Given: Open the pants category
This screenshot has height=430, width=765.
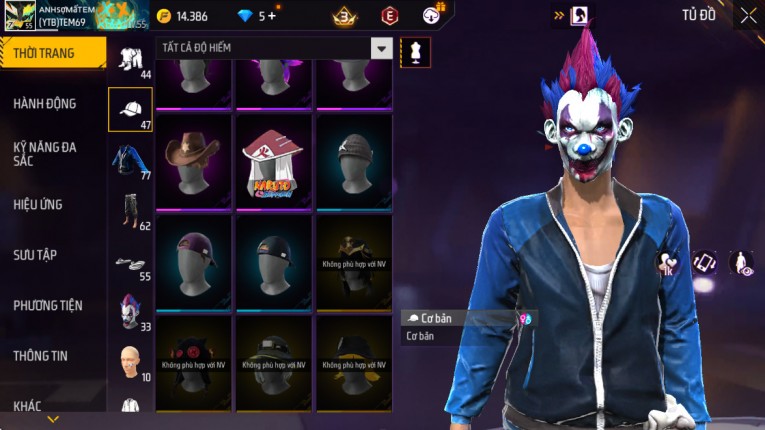Looking at the screenshot, I should coord(130,209).
